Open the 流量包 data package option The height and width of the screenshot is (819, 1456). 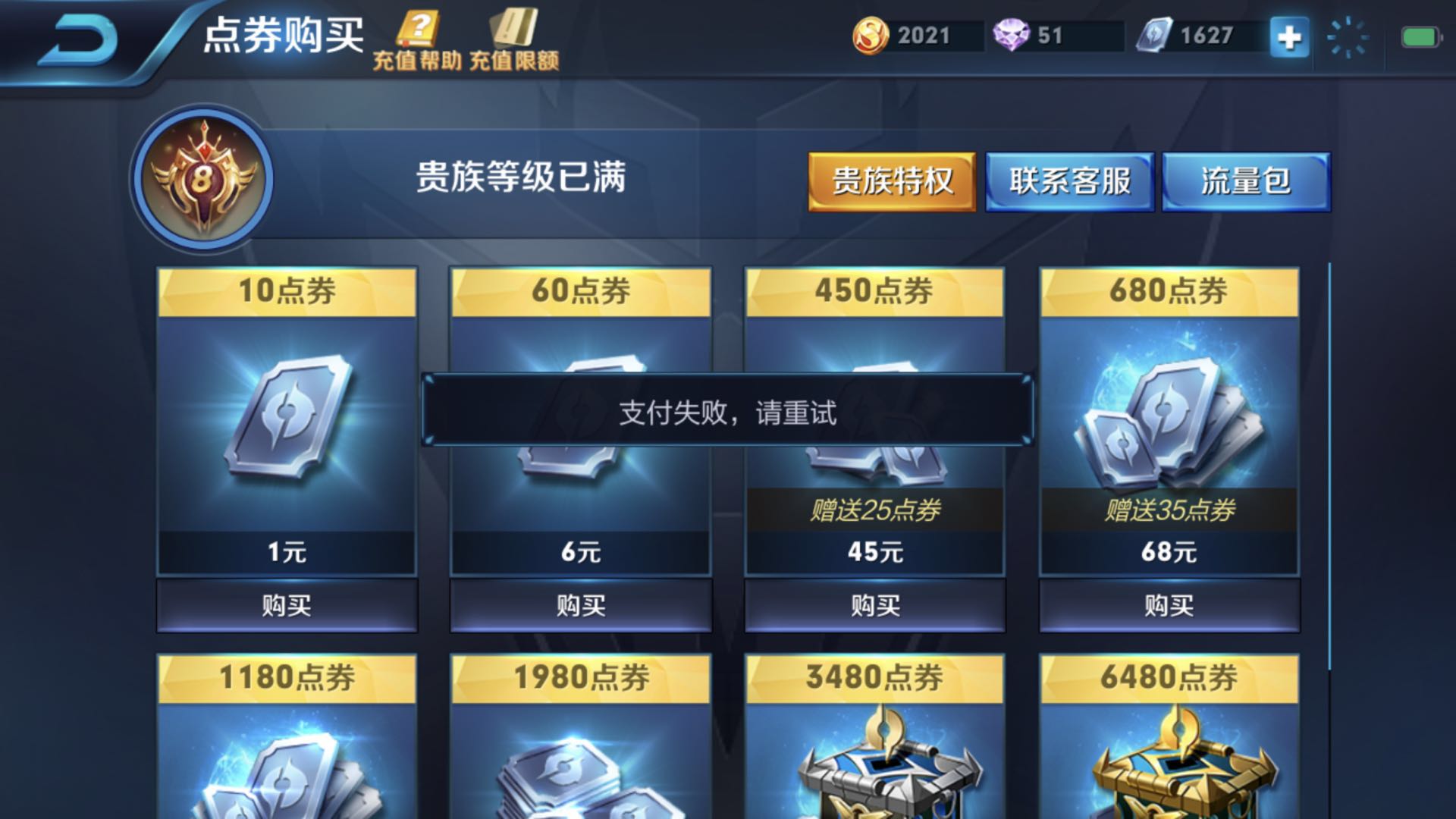pos(1243,180)
